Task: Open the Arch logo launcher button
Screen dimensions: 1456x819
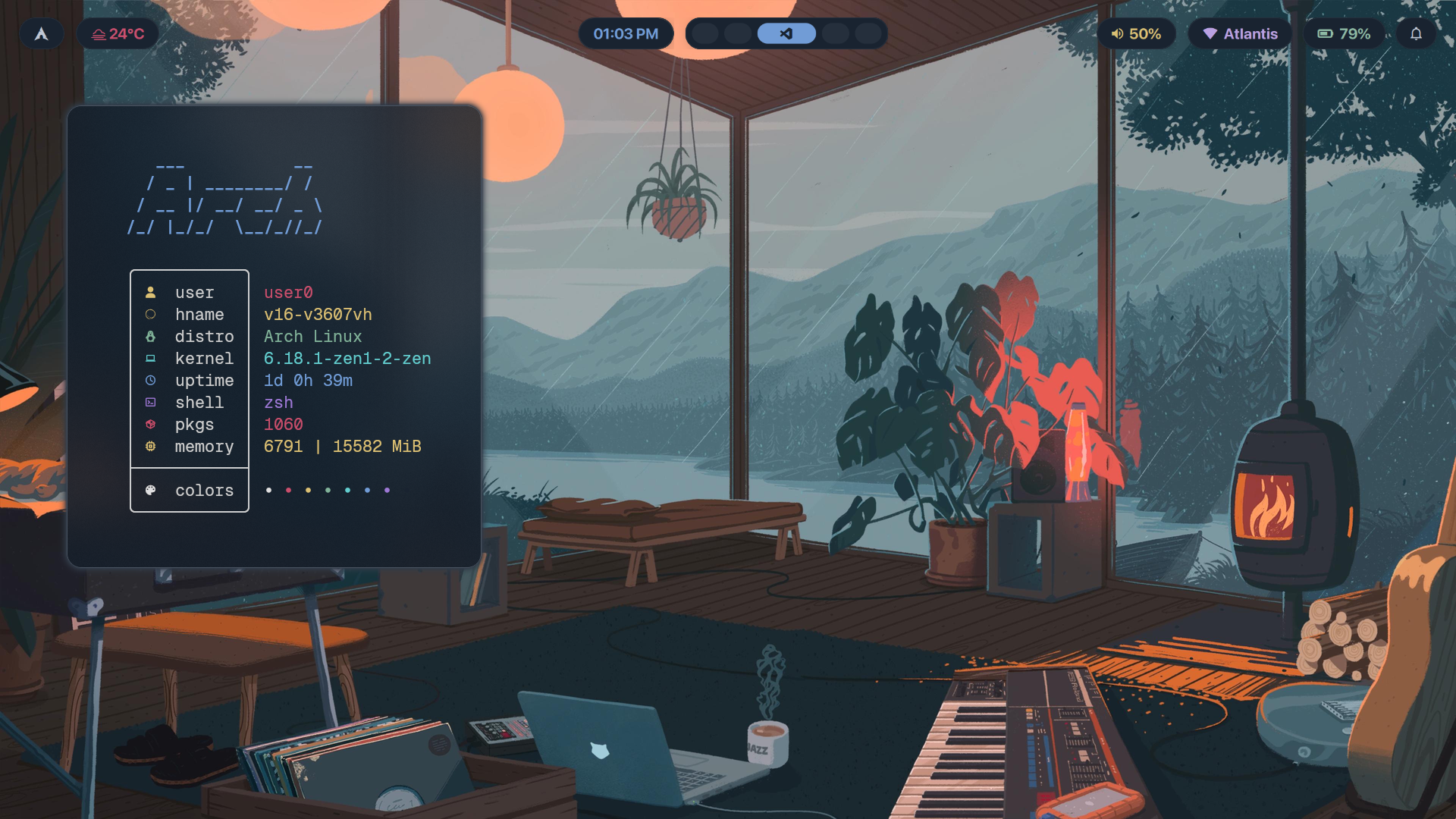Action: pyautogui.click(x=42, y=34)
